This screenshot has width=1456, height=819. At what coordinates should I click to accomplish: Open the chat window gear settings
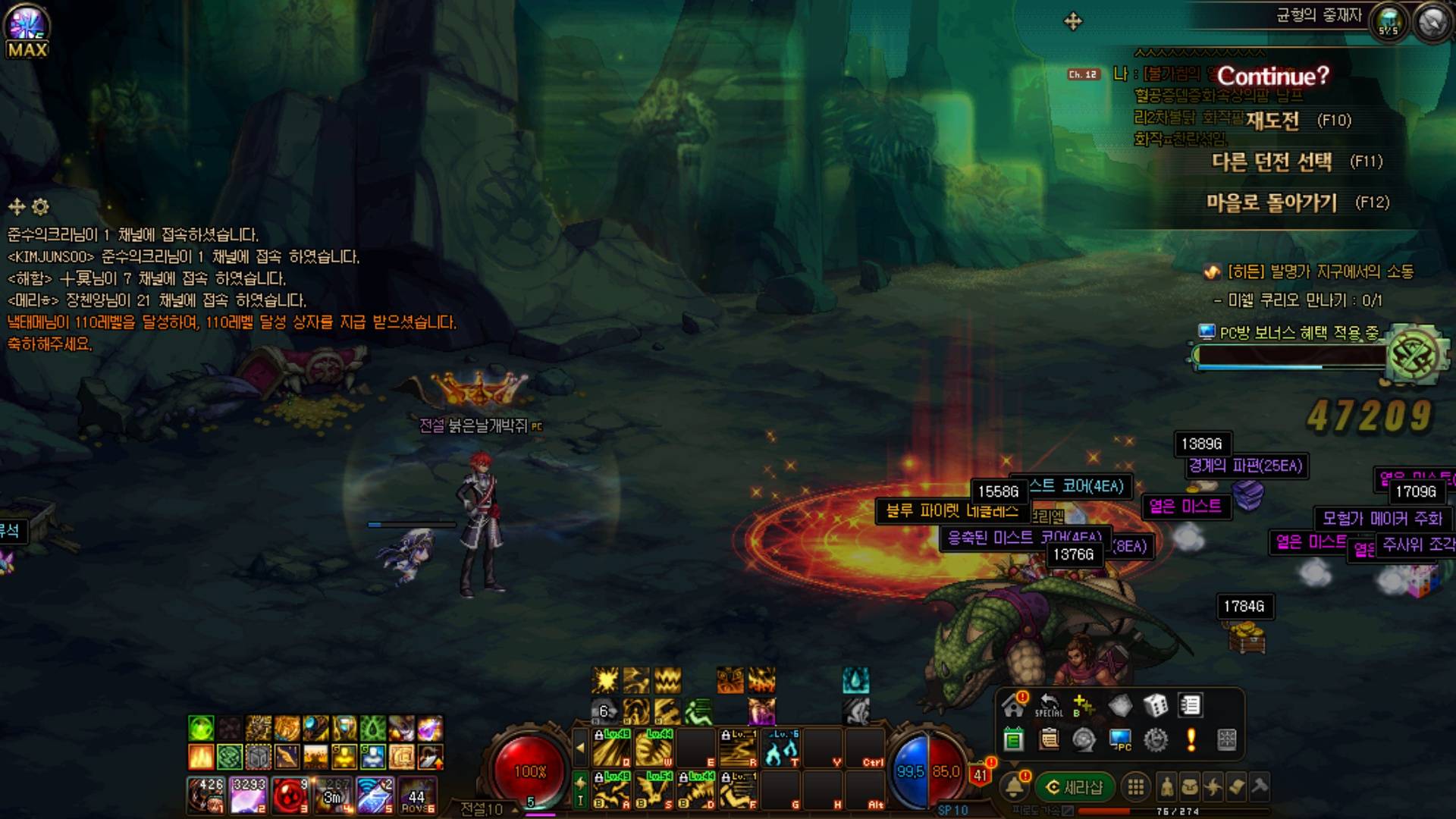tap(41, 206)
